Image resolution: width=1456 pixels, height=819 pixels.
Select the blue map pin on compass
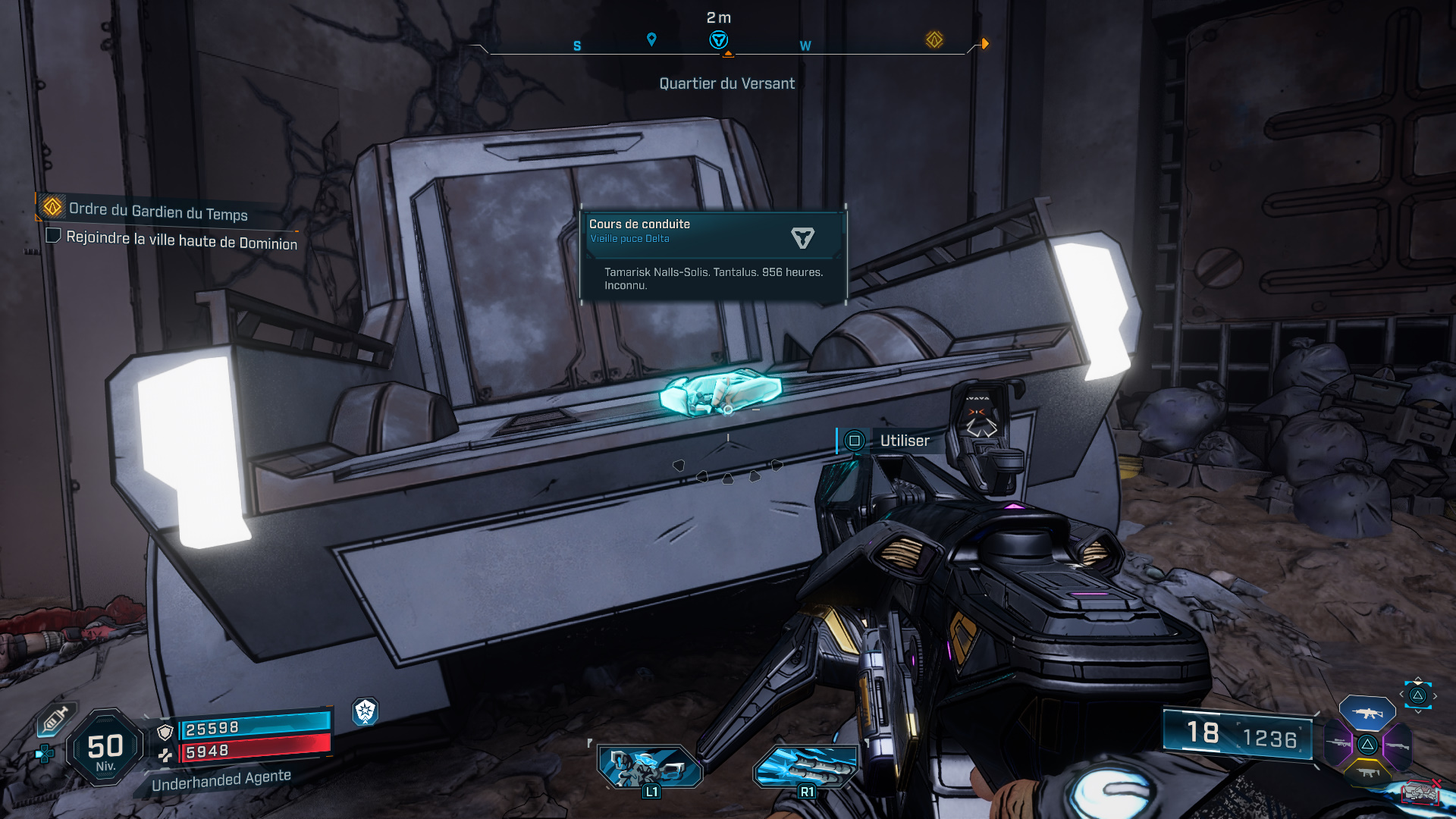click(x=651, y=39)
